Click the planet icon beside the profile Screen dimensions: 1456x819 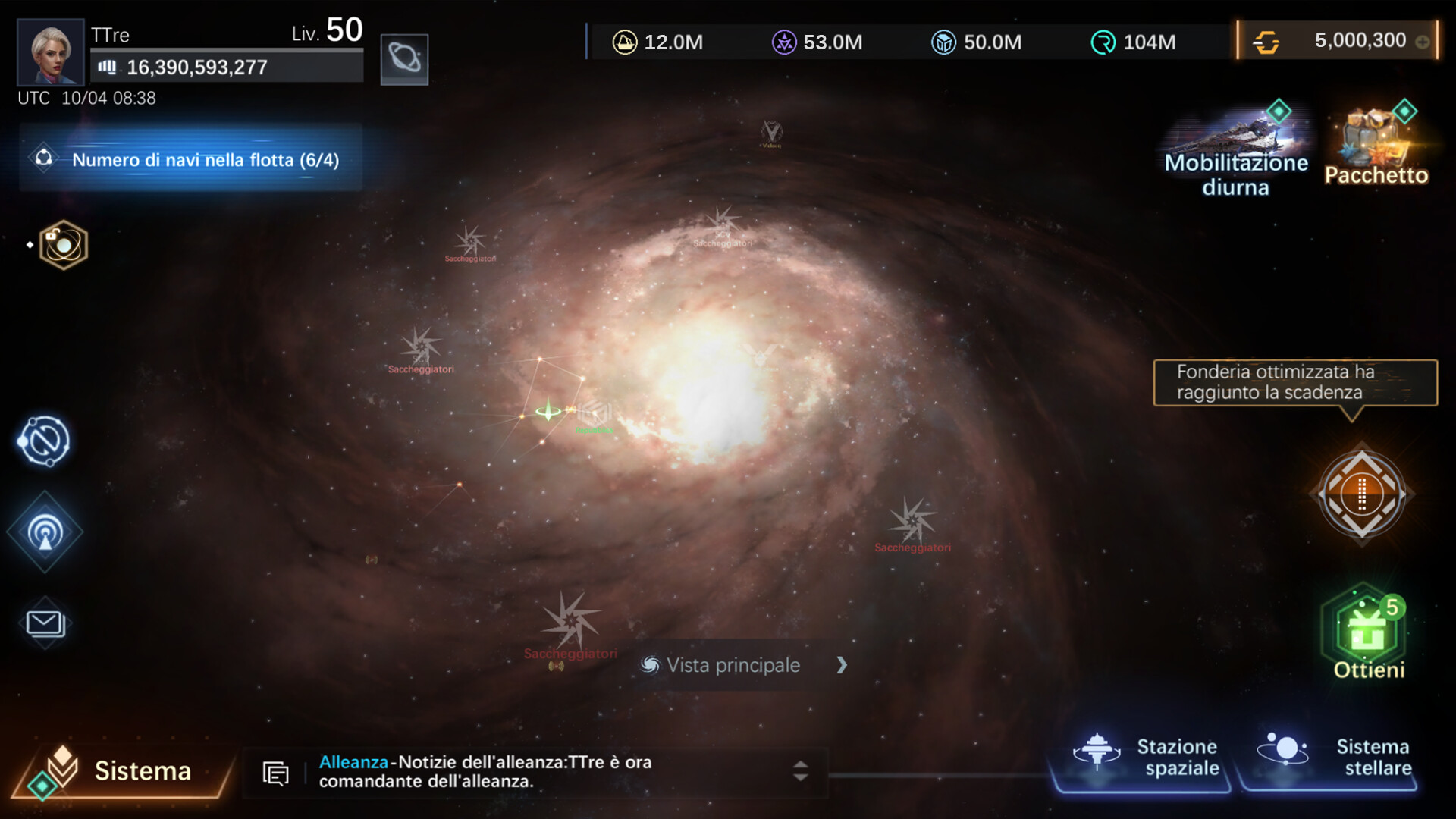404,59
